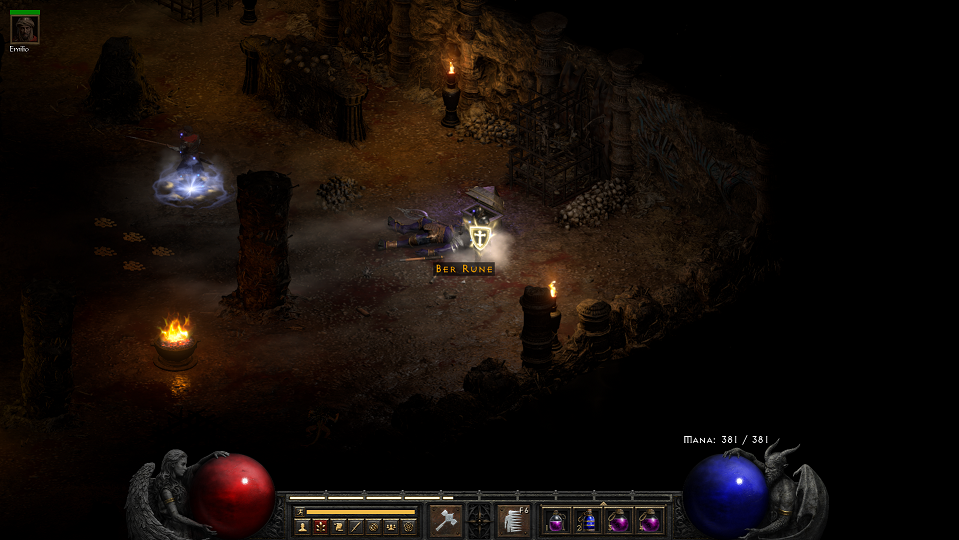959x540 pixels.
Task: Open the party button showing three figures
Action: [391, 526]
